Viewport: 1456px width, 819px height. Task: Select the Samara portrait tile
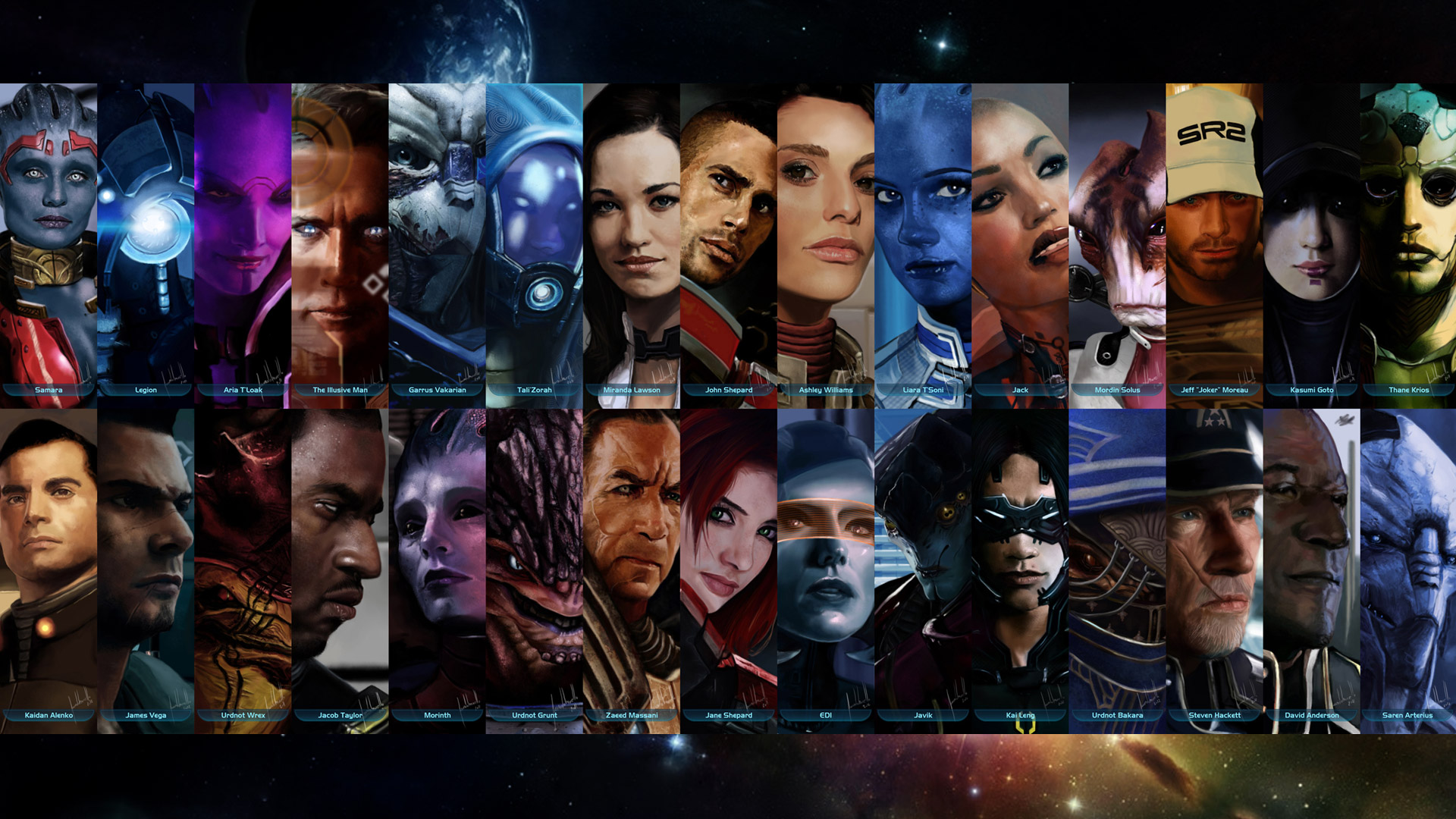(49, 243)
